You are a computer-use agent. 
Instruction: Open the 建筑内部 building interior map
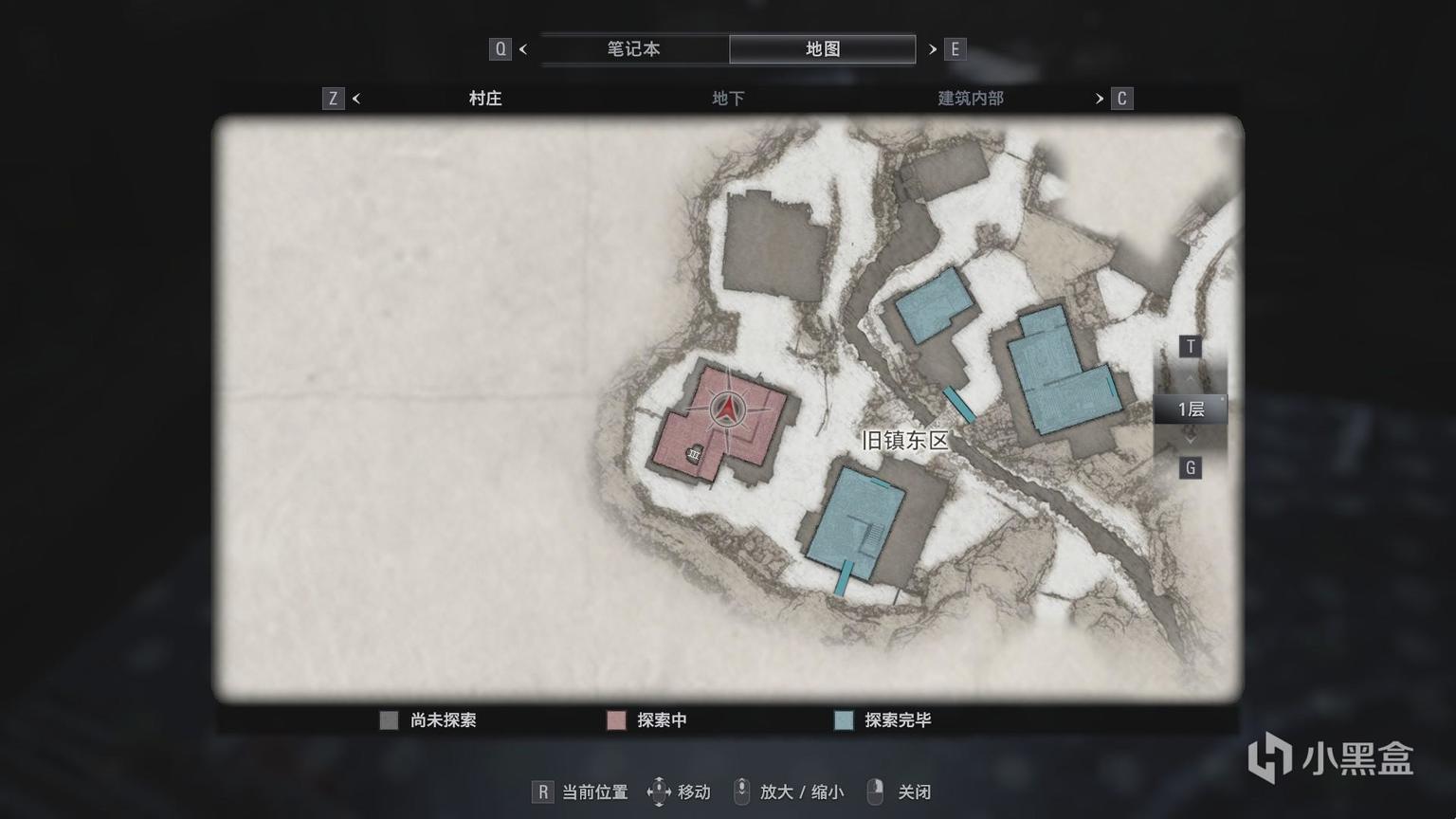[x=970, y=99]
